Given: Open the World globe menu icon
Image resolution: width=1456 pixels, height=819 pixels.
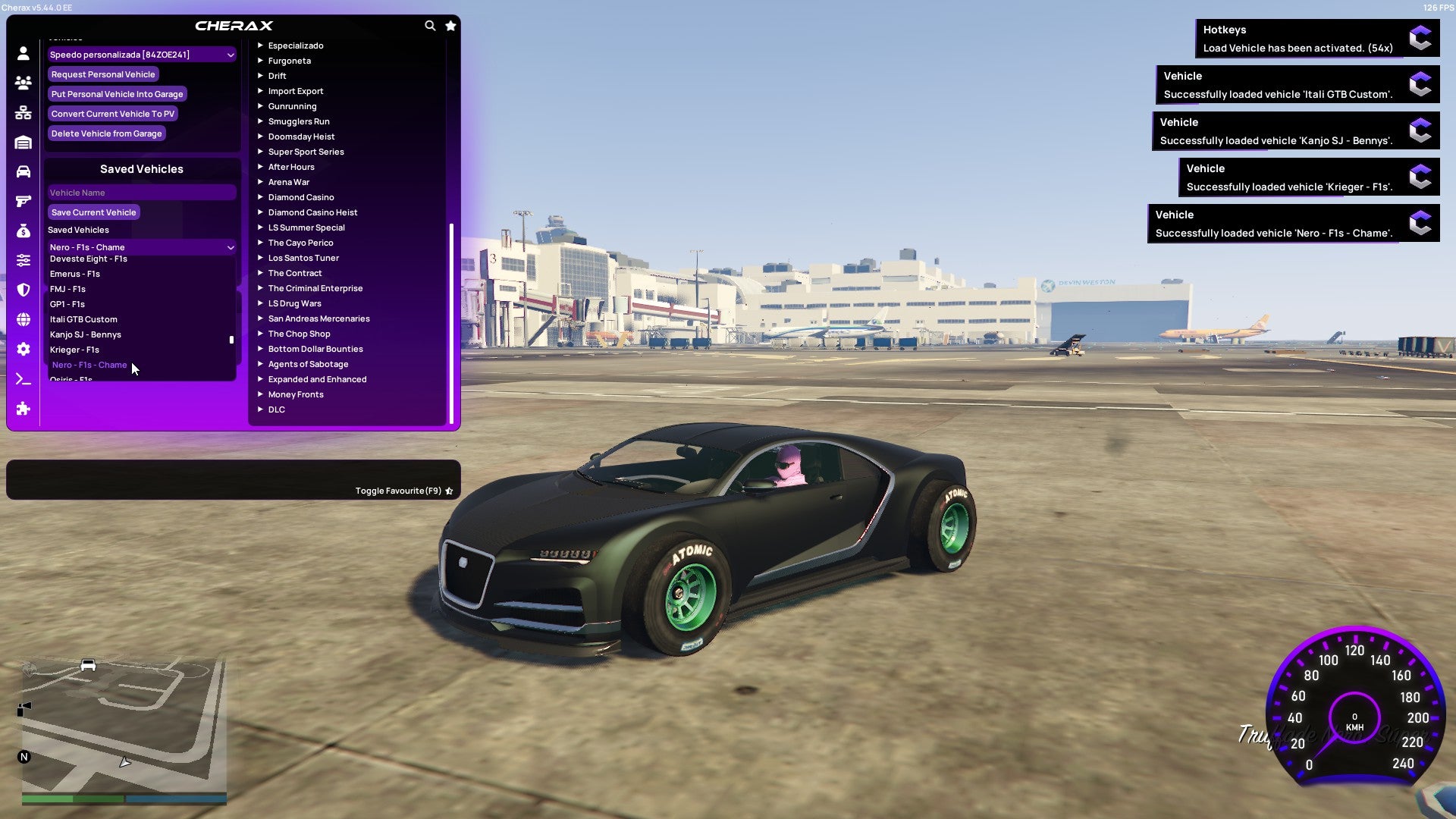Looking at the screenshot, I should tap(23, 318).
